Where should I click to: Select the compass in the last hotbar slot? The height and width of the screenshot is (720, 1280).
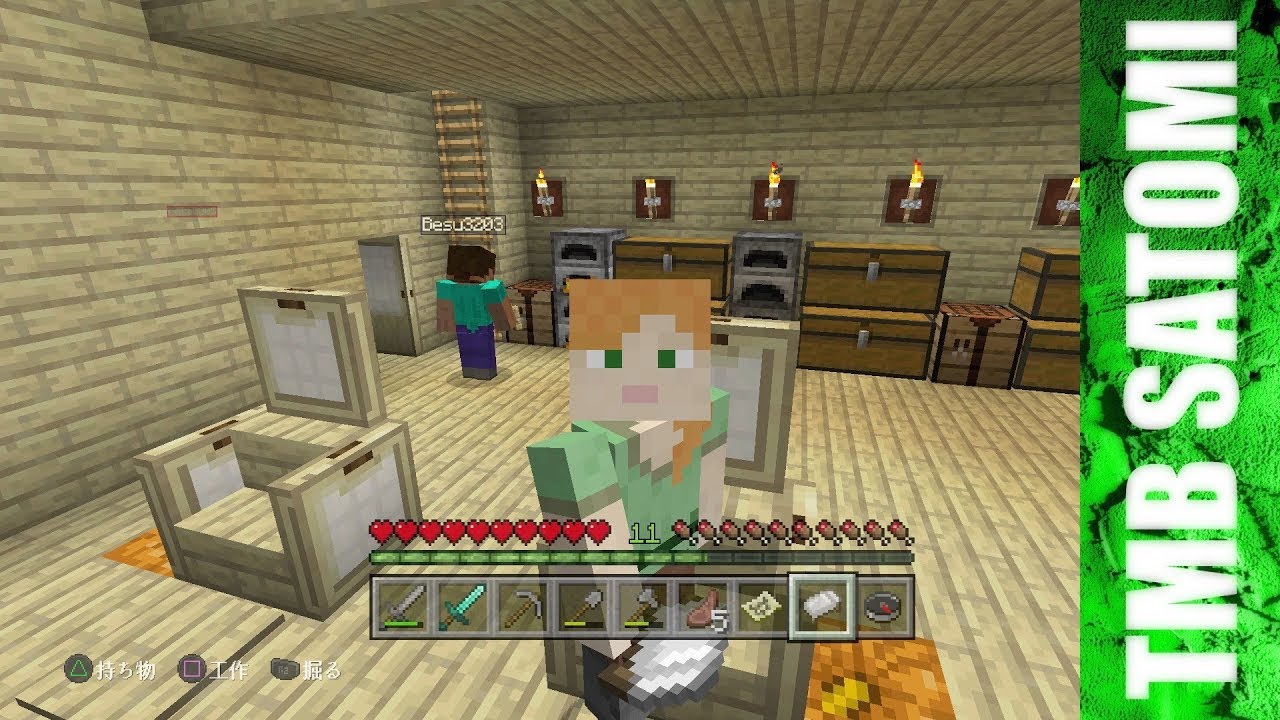coord(882,605)
